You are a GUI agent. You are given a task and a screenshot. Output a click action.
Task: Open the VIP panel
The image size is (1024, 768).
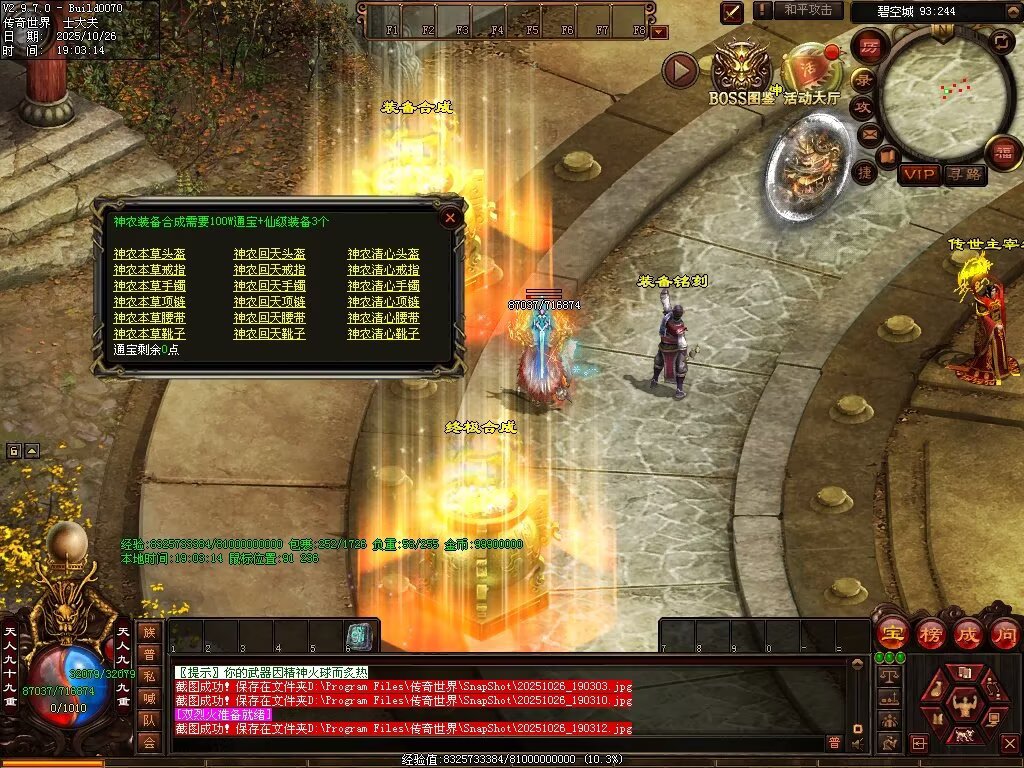(918, 174)
